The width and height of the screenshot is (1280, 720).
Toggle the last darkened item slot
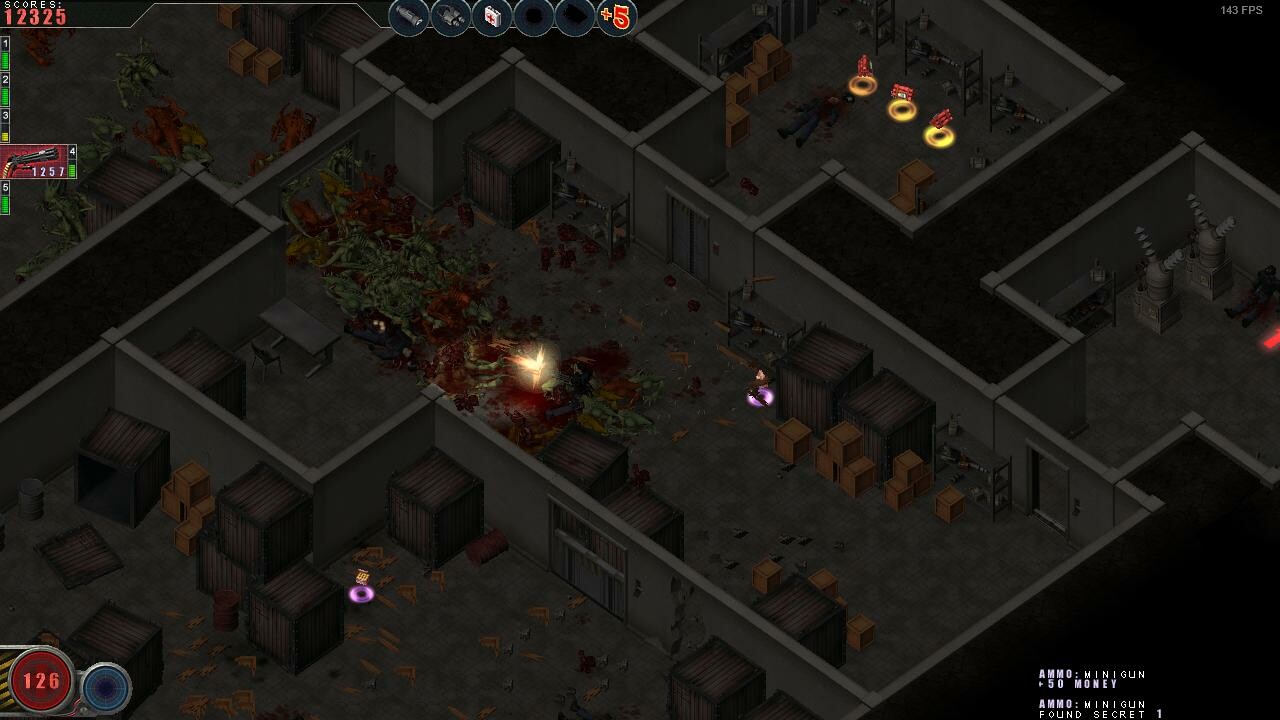pyautogui.click(x=576, y=16)
